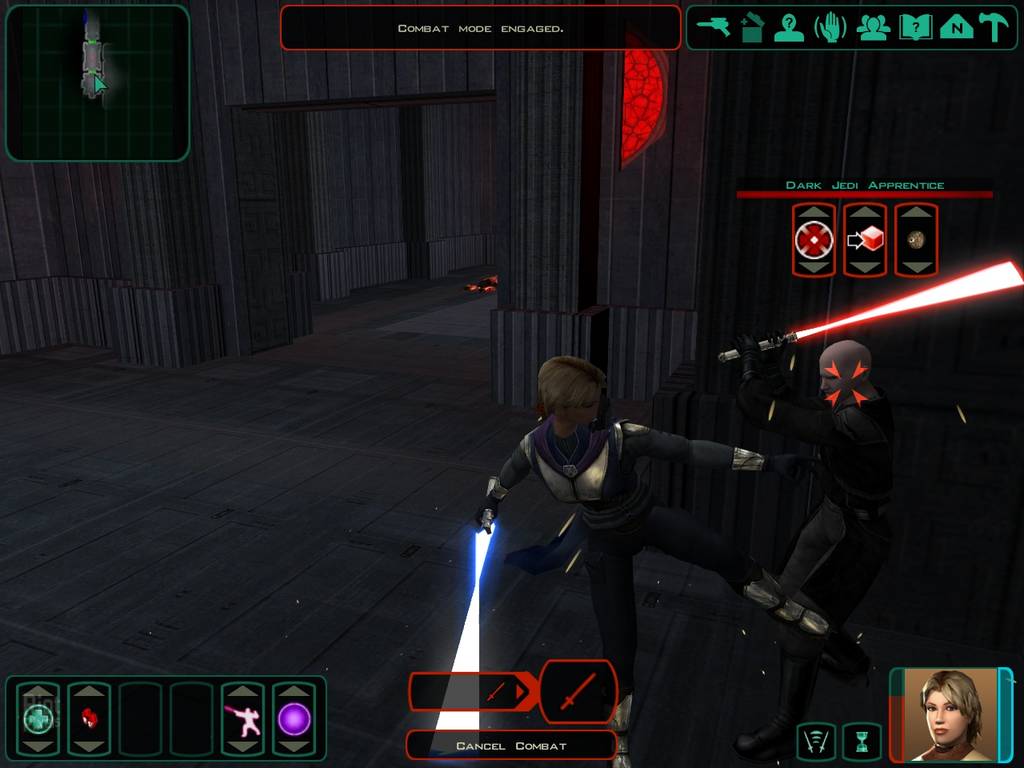Use the attack action on the enemy target

tap(814, 240)
